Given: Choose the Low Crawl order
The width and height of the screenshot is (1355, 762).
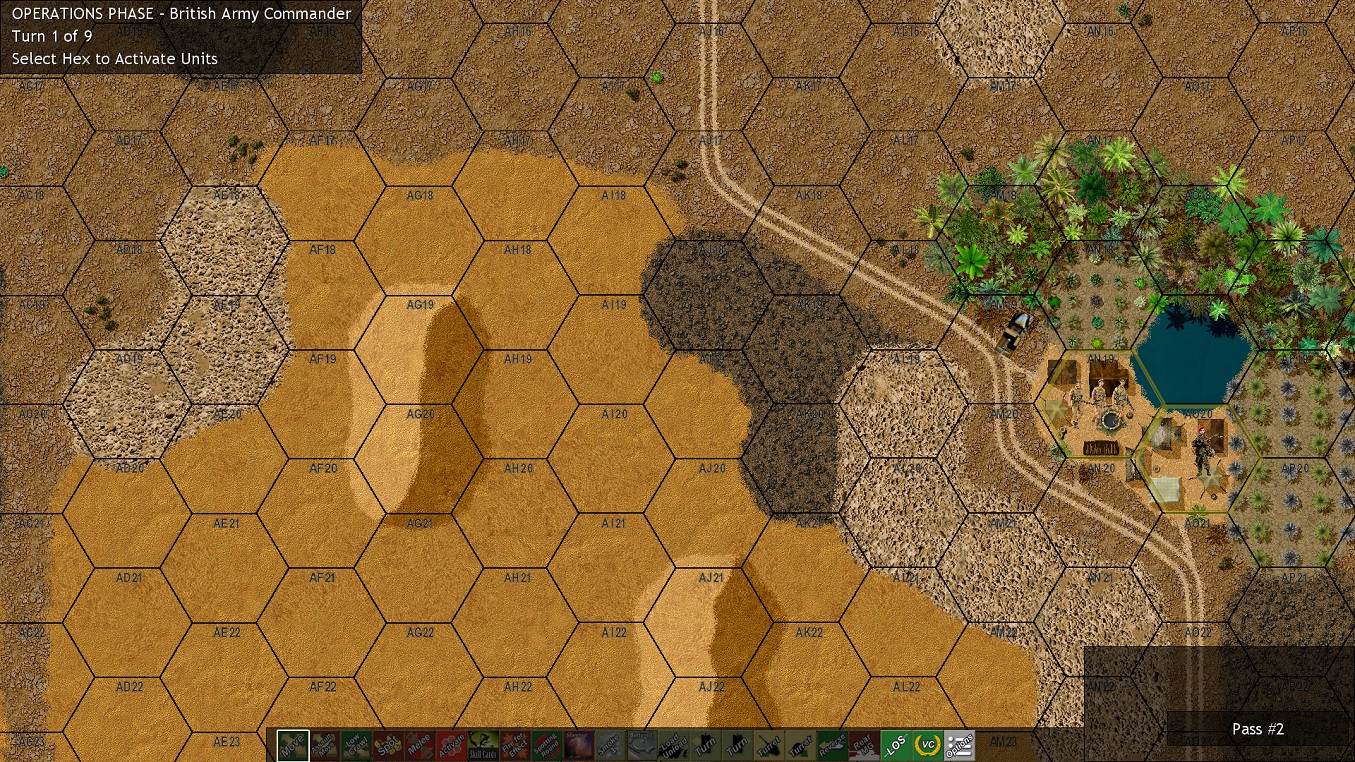Looking at the screenshot, I should [356, 745].
